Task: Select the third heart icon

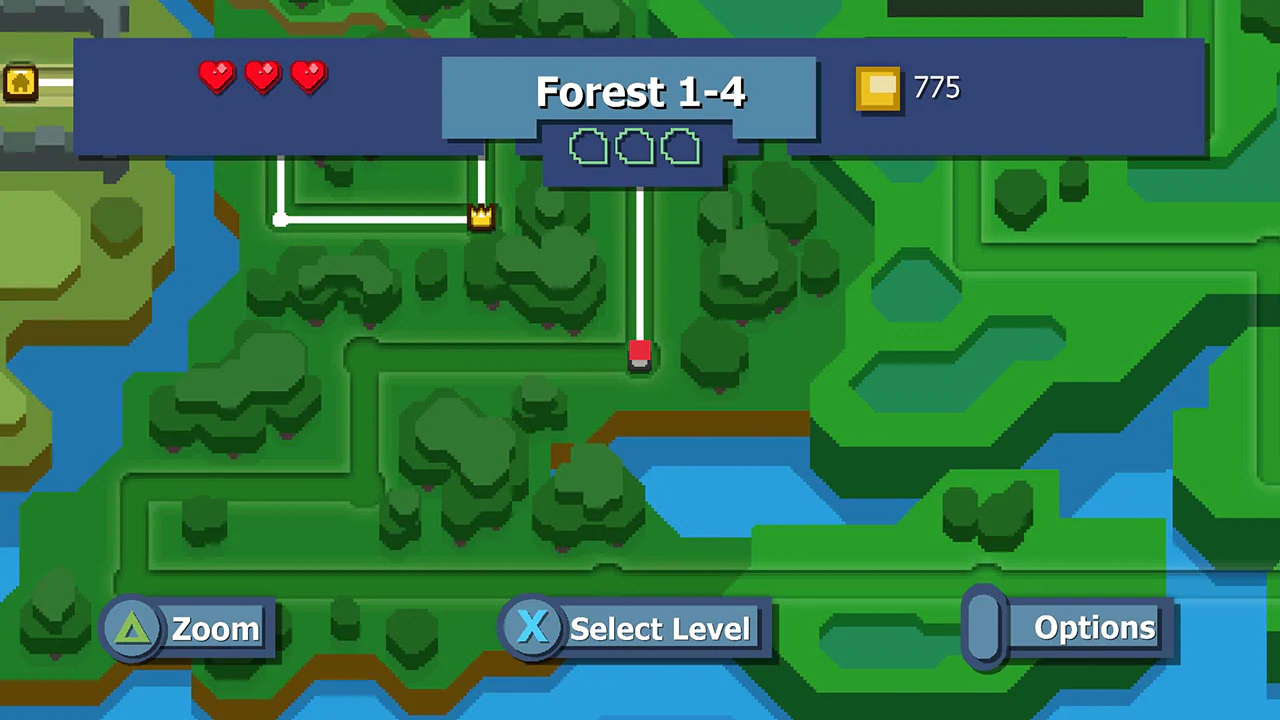Action: [308, 78]
